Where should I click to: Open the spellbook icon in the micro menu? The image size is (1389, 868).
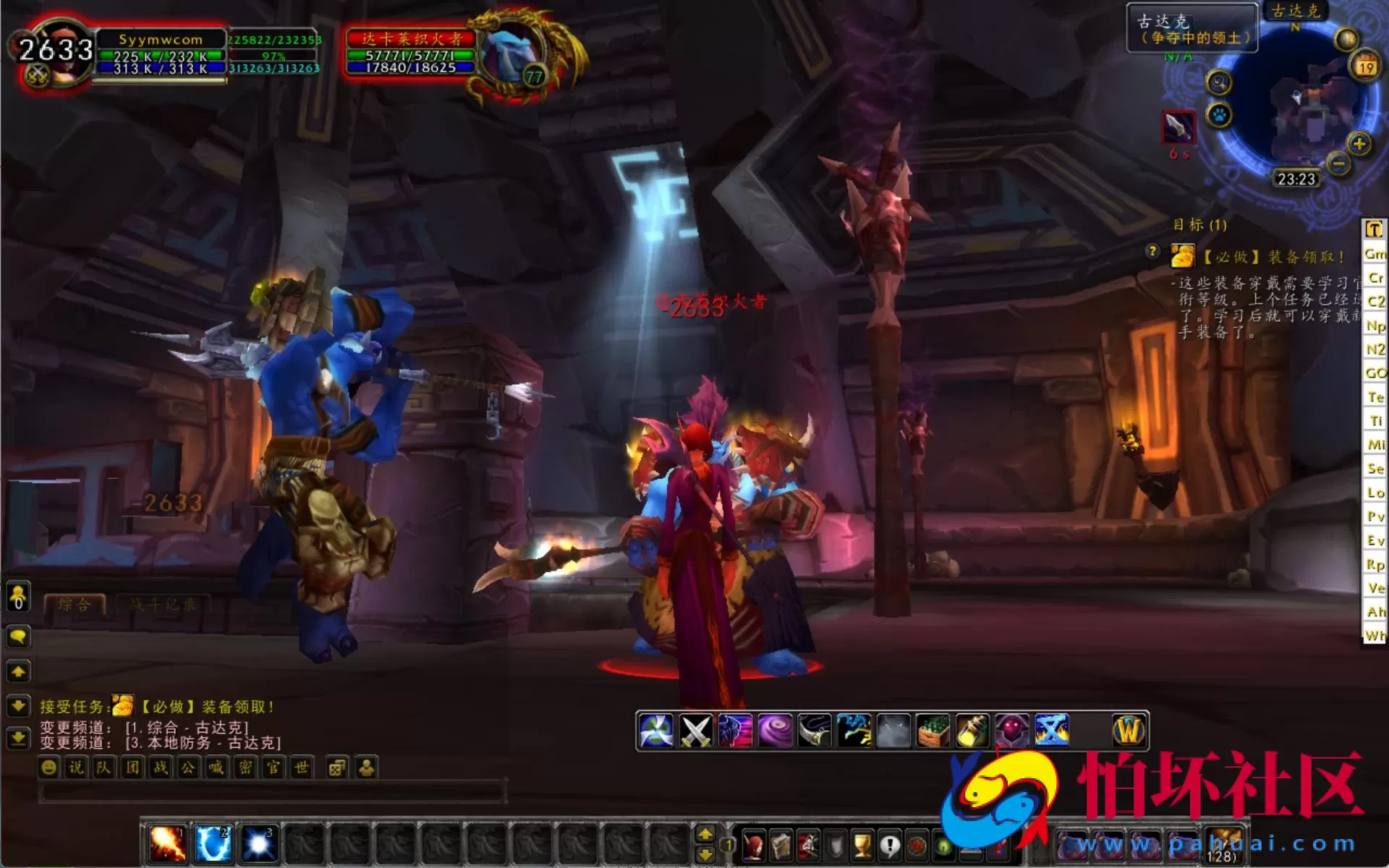click(780, 844)
